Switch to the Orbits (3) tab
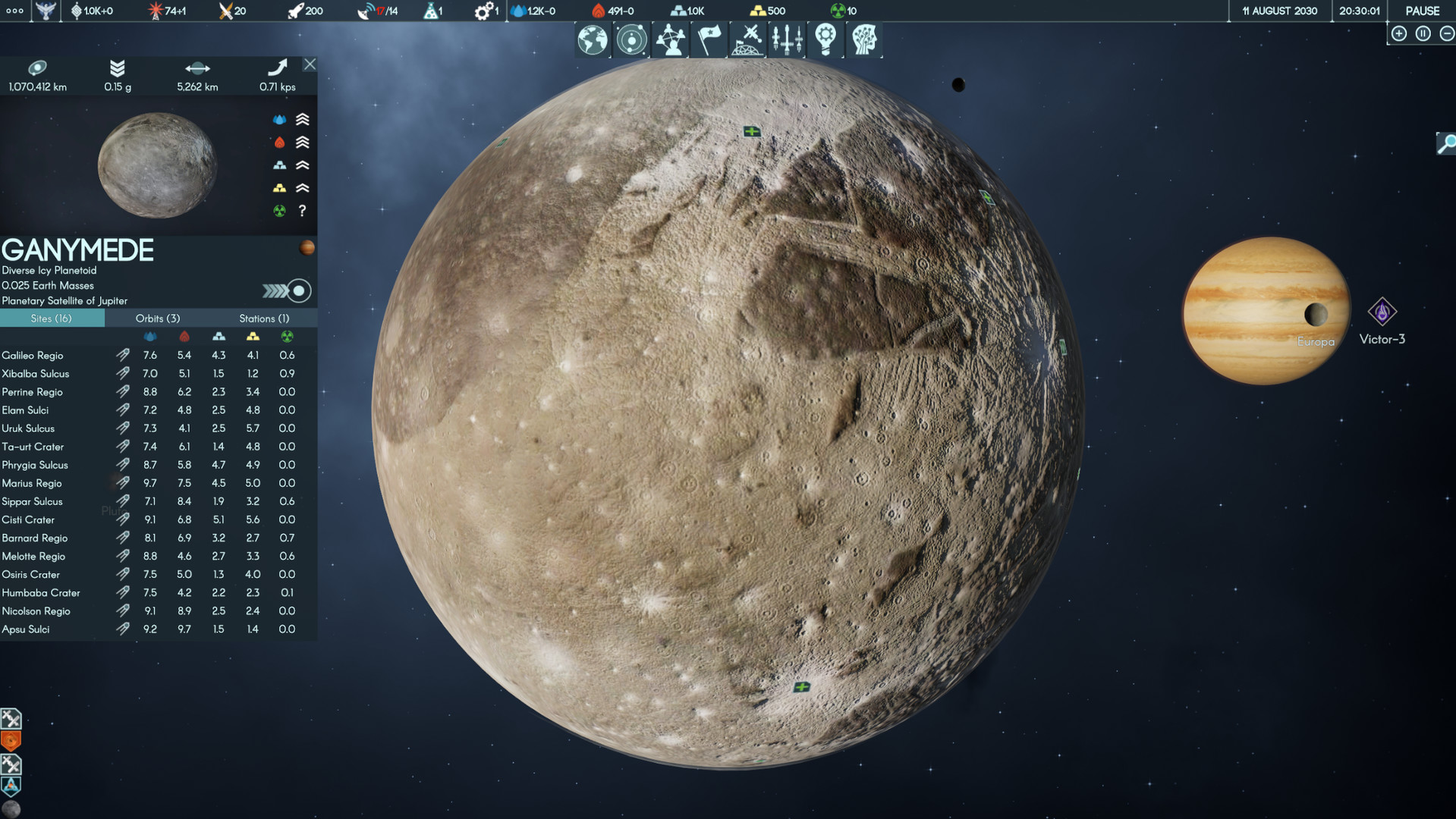The height and width of the screenshot is (819, 1456). [157, 318]
